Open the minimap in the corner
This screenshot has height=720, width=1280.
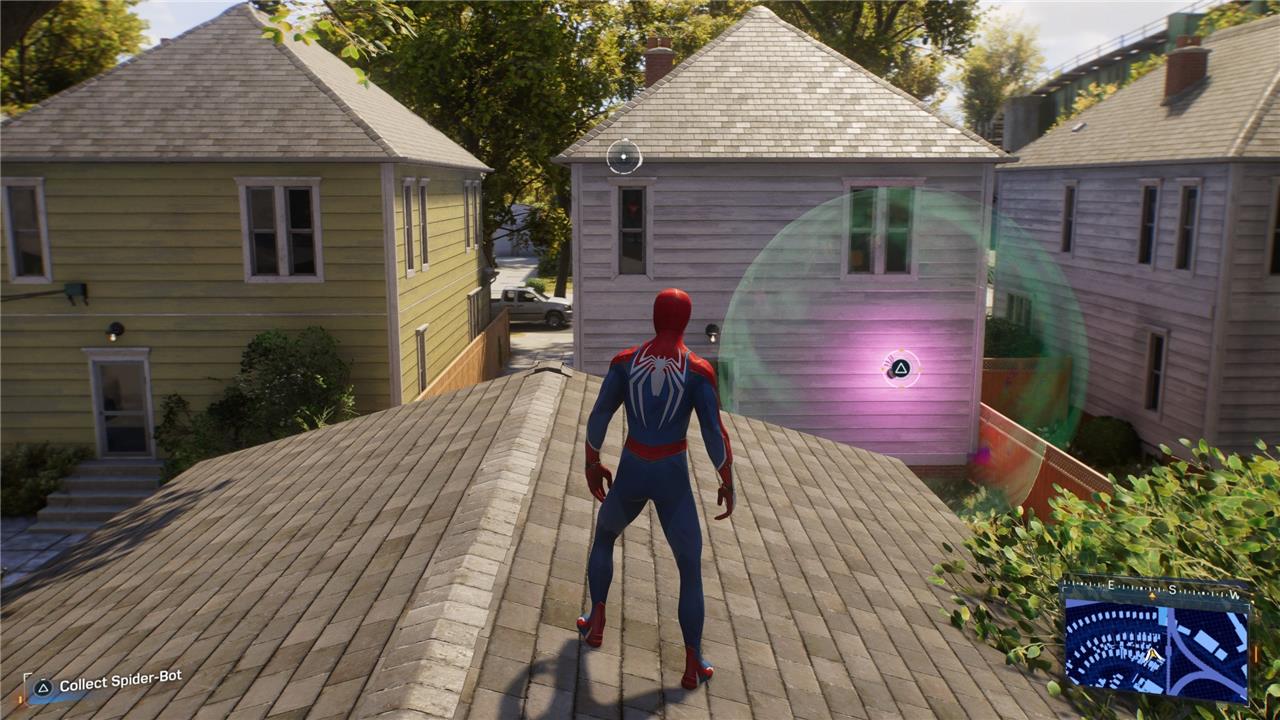click(1155, 641)
